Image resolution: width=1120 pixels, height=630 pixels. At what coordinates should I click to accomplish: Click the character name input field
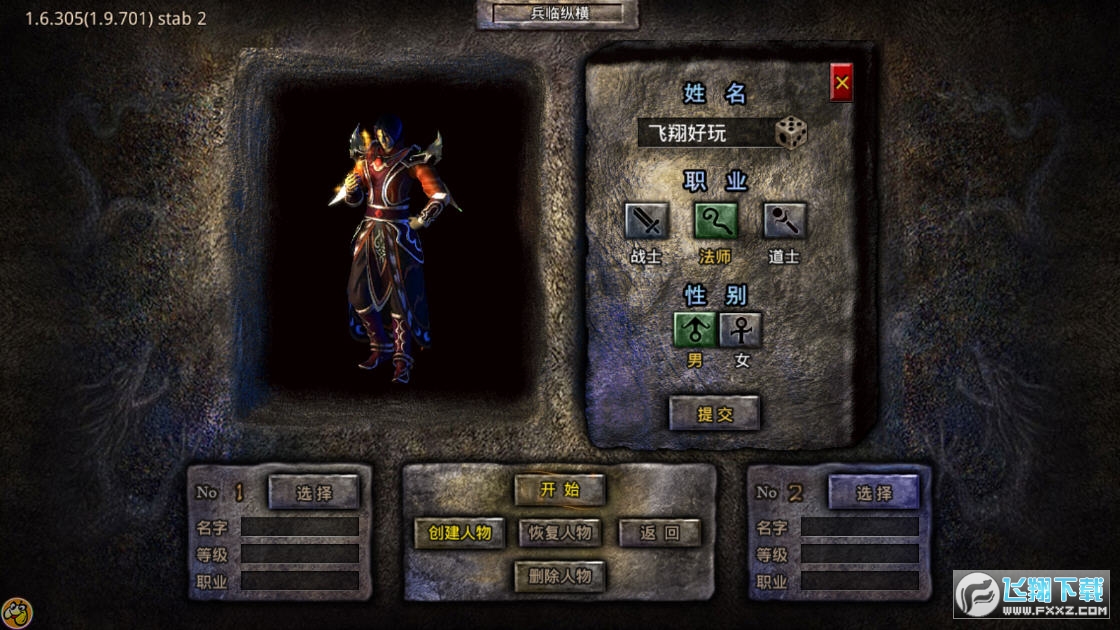(x=705, y=133)
